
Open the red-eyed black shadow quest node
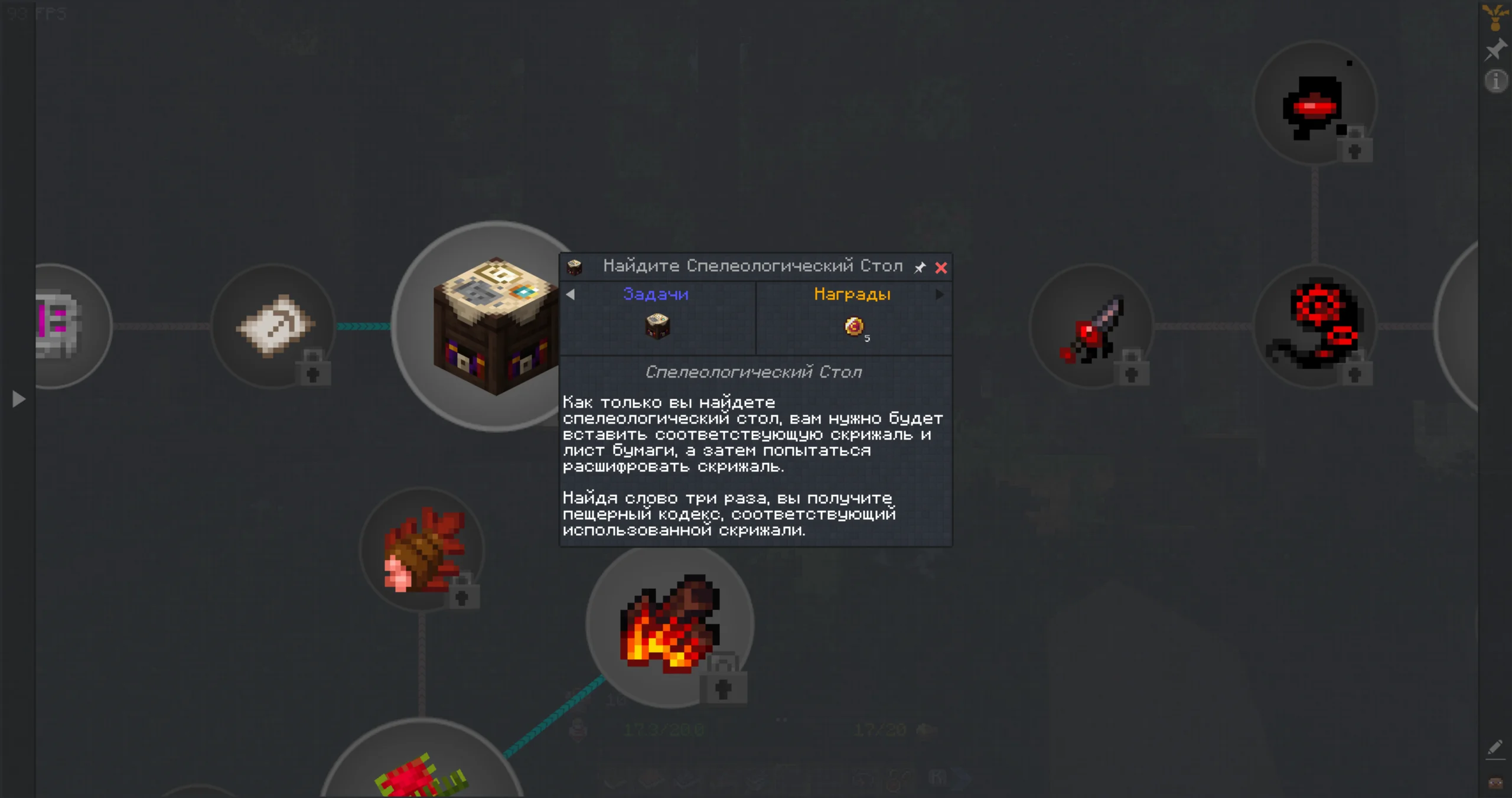click(1315, 104)
